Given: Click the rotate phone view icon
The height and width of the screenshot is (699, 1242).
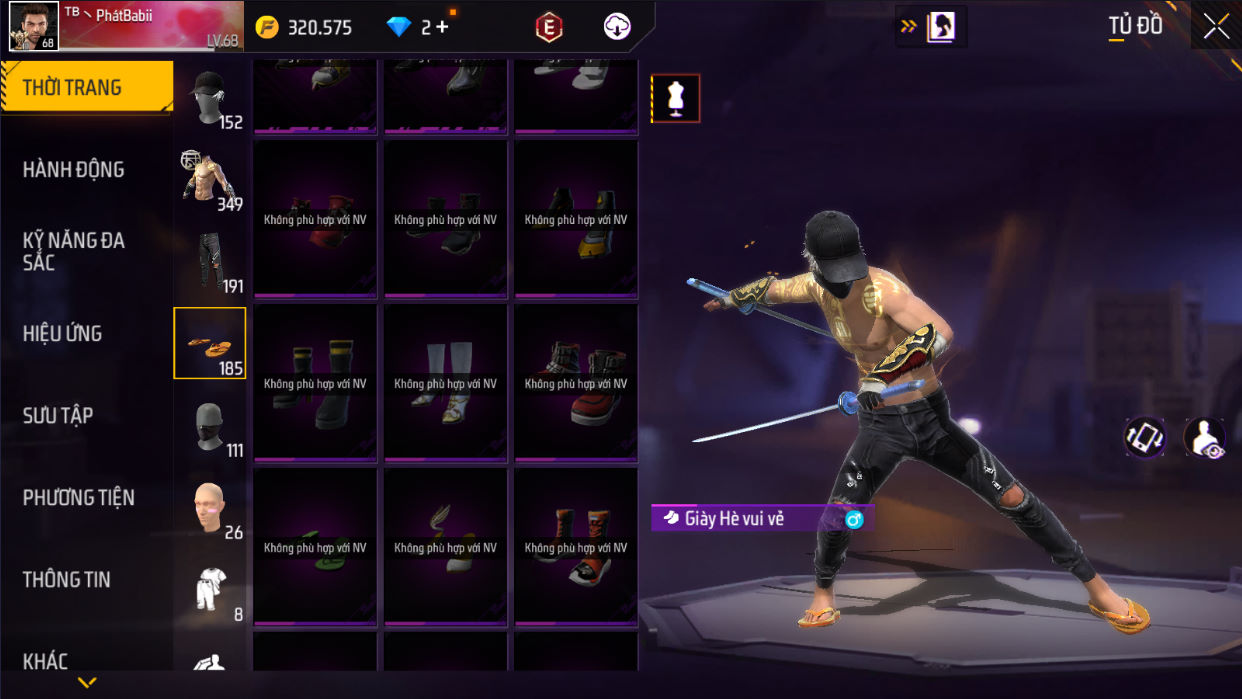Looking at the screenshot, I should (x=1144, y=437).
